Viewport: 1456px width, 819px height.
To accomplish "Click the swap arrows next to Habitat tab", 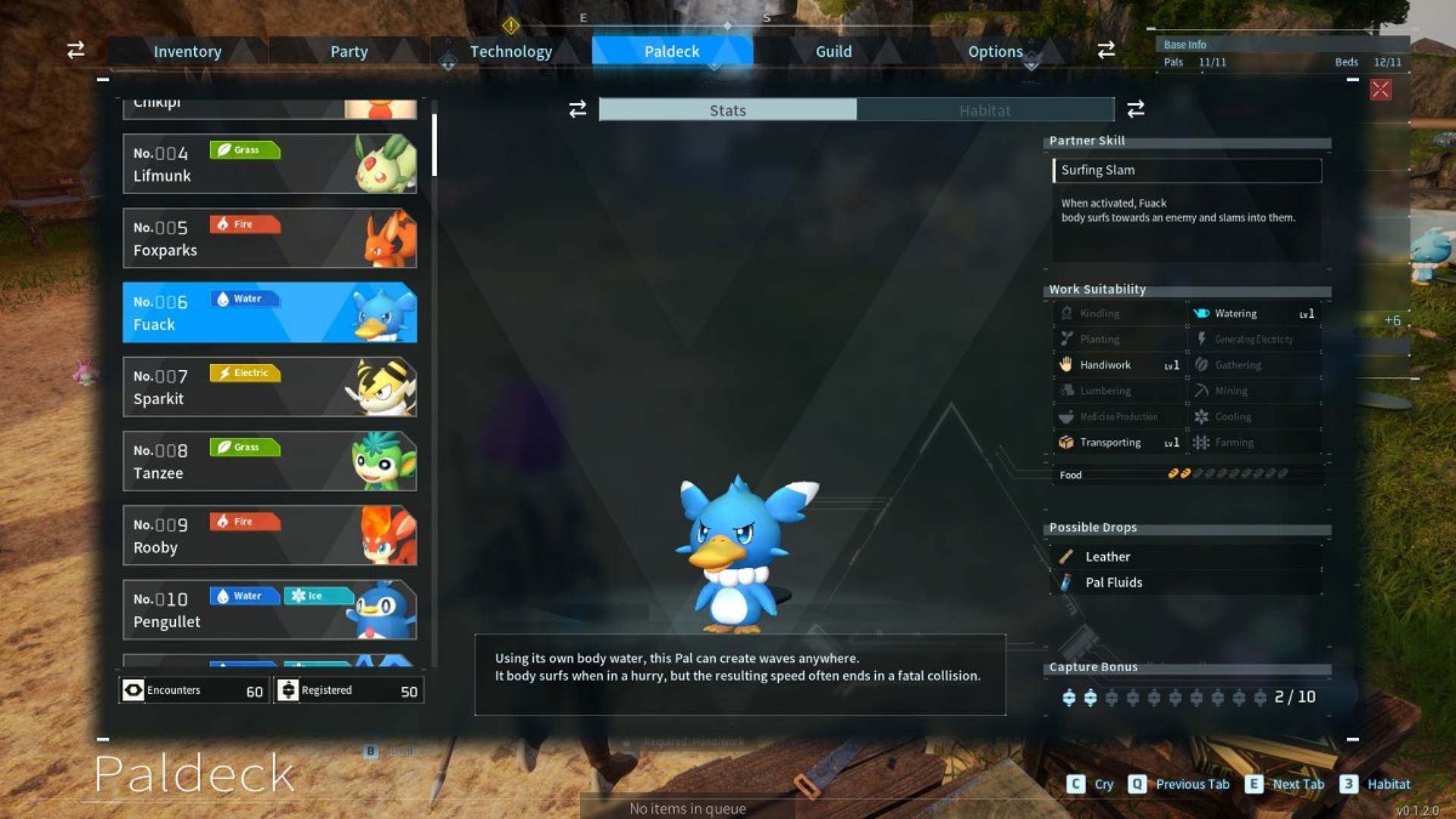I will click(1135, 110).
